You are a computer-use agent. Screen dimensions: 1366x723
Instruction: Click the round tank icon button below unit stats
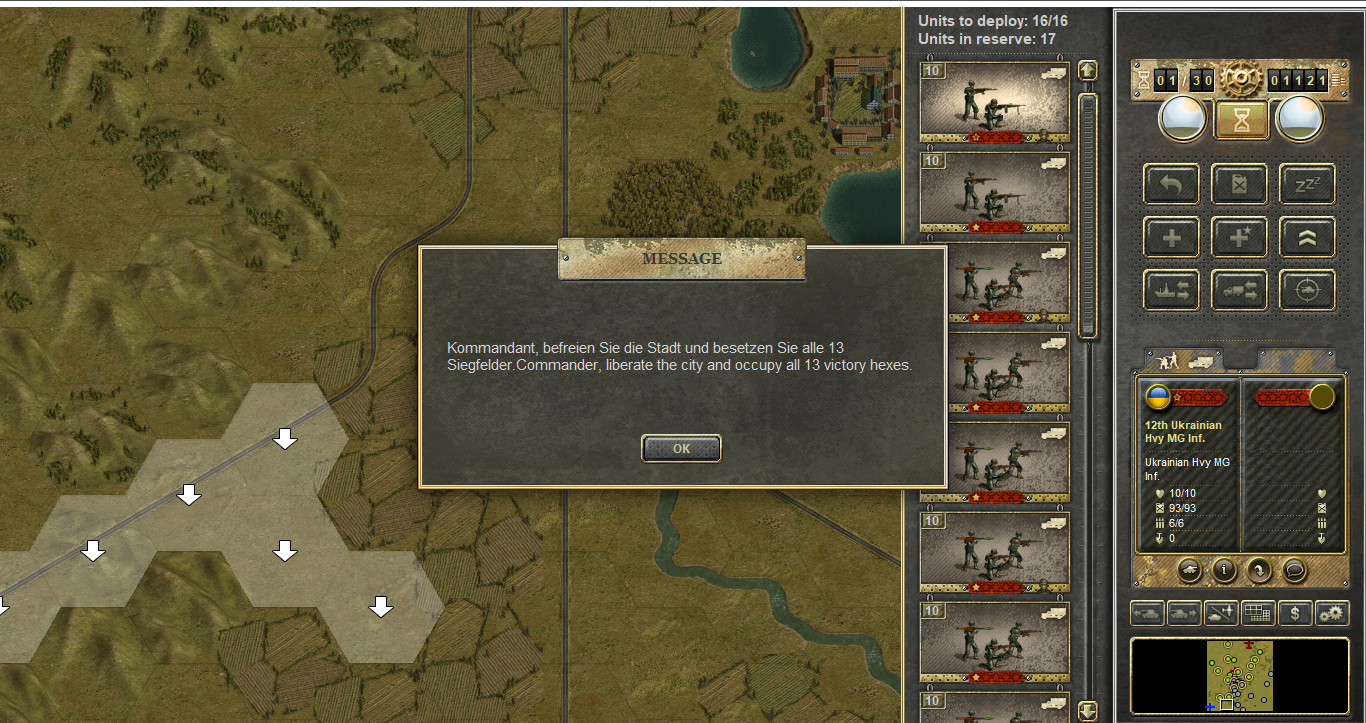pyautogui.click(x=1189, y=570)
